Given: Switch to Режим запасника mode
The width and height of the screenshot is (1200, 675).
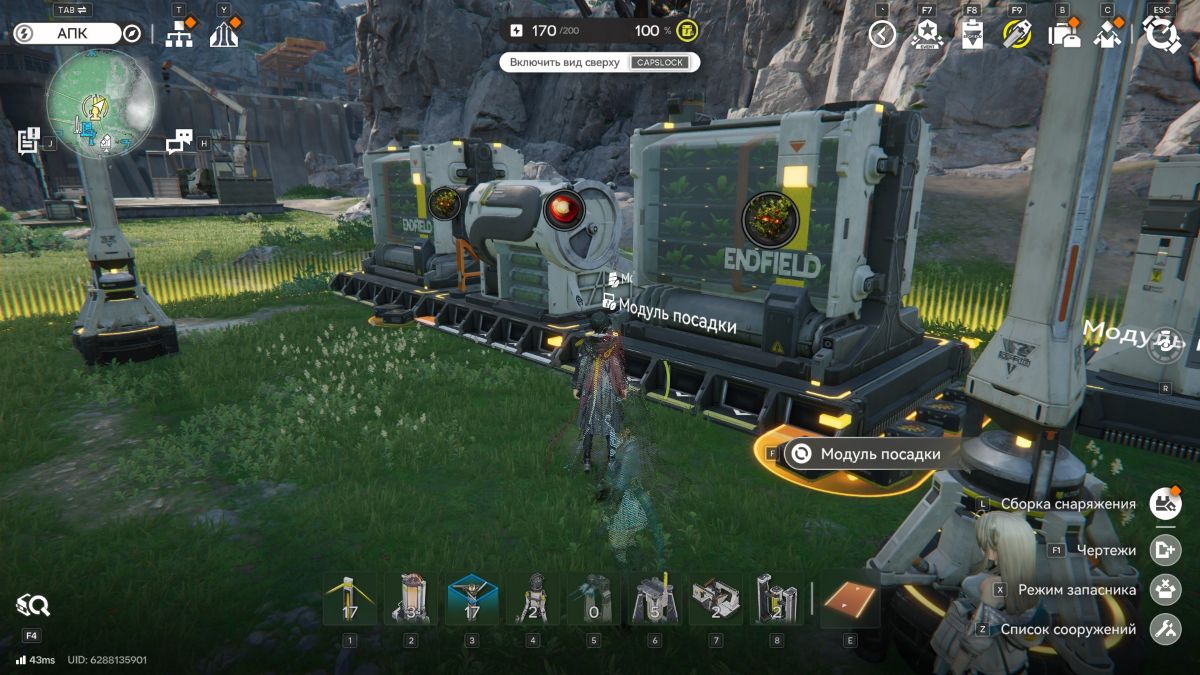Looking at the screenshot, I should (1164, 590).
